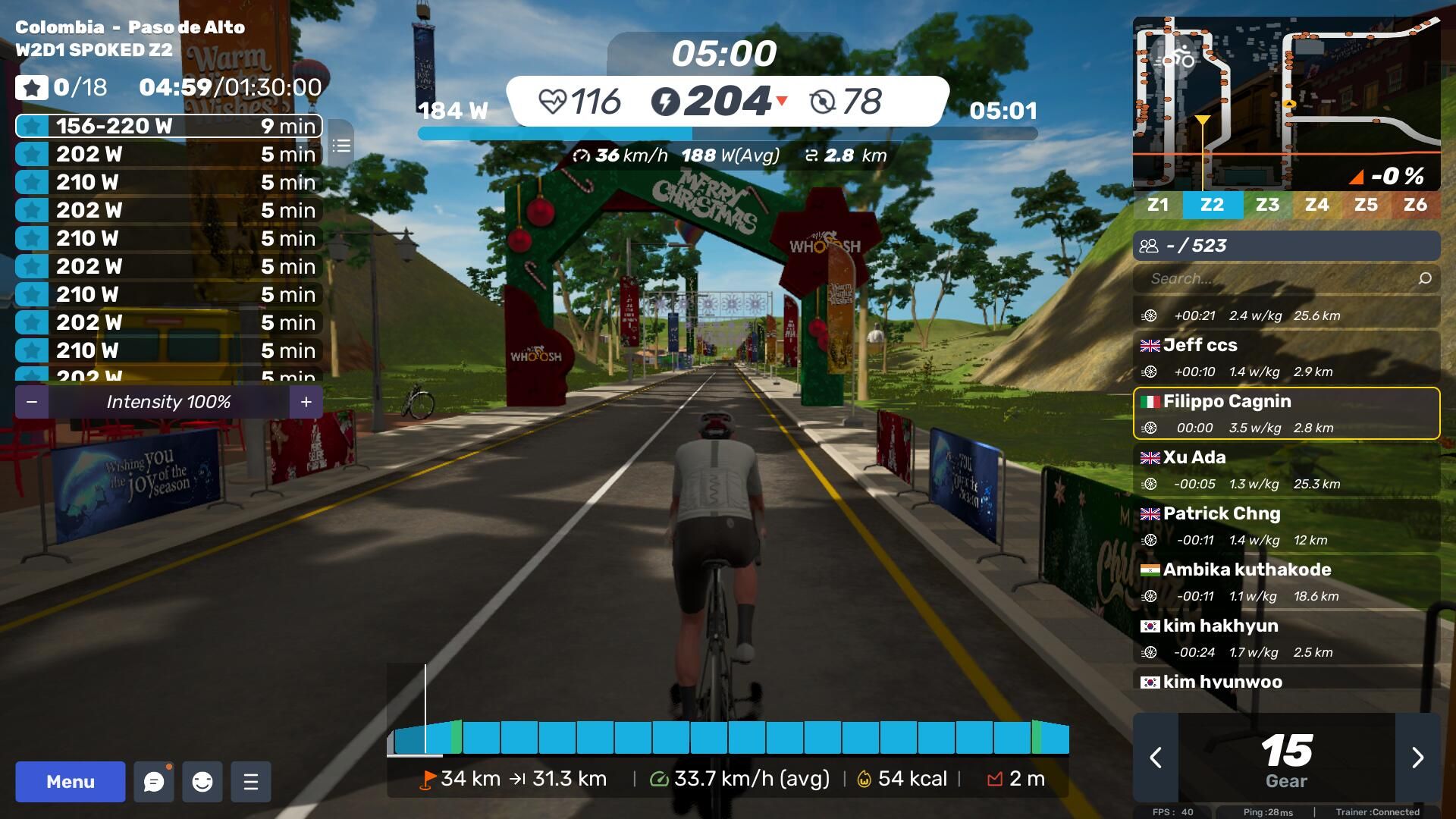Shift down with the left gear arrow
Viewport: 1456px width, 819px height.
(x=1156, y=757)
